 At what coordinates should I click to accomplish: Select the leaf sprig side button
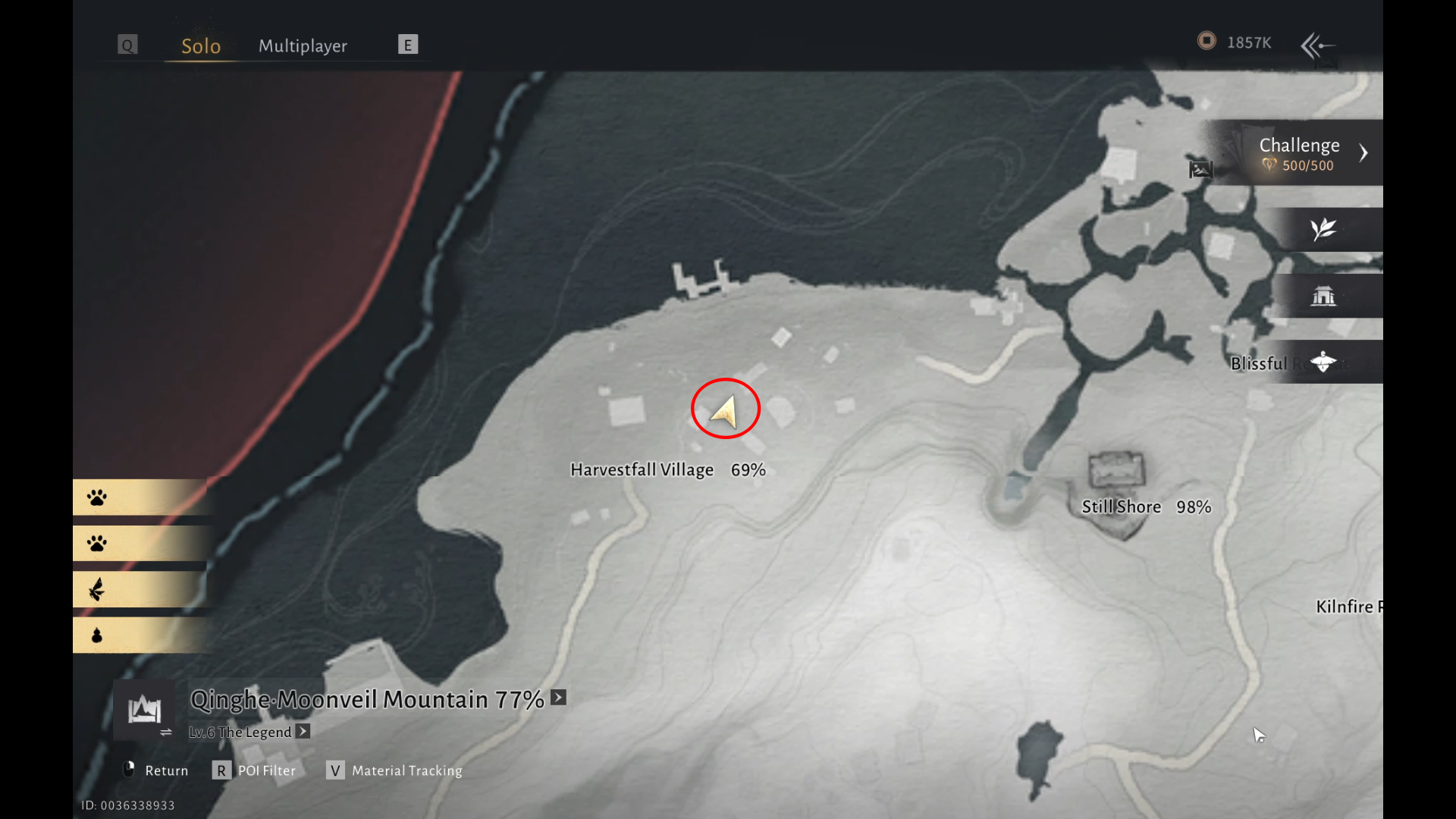tap(1323, 229)
